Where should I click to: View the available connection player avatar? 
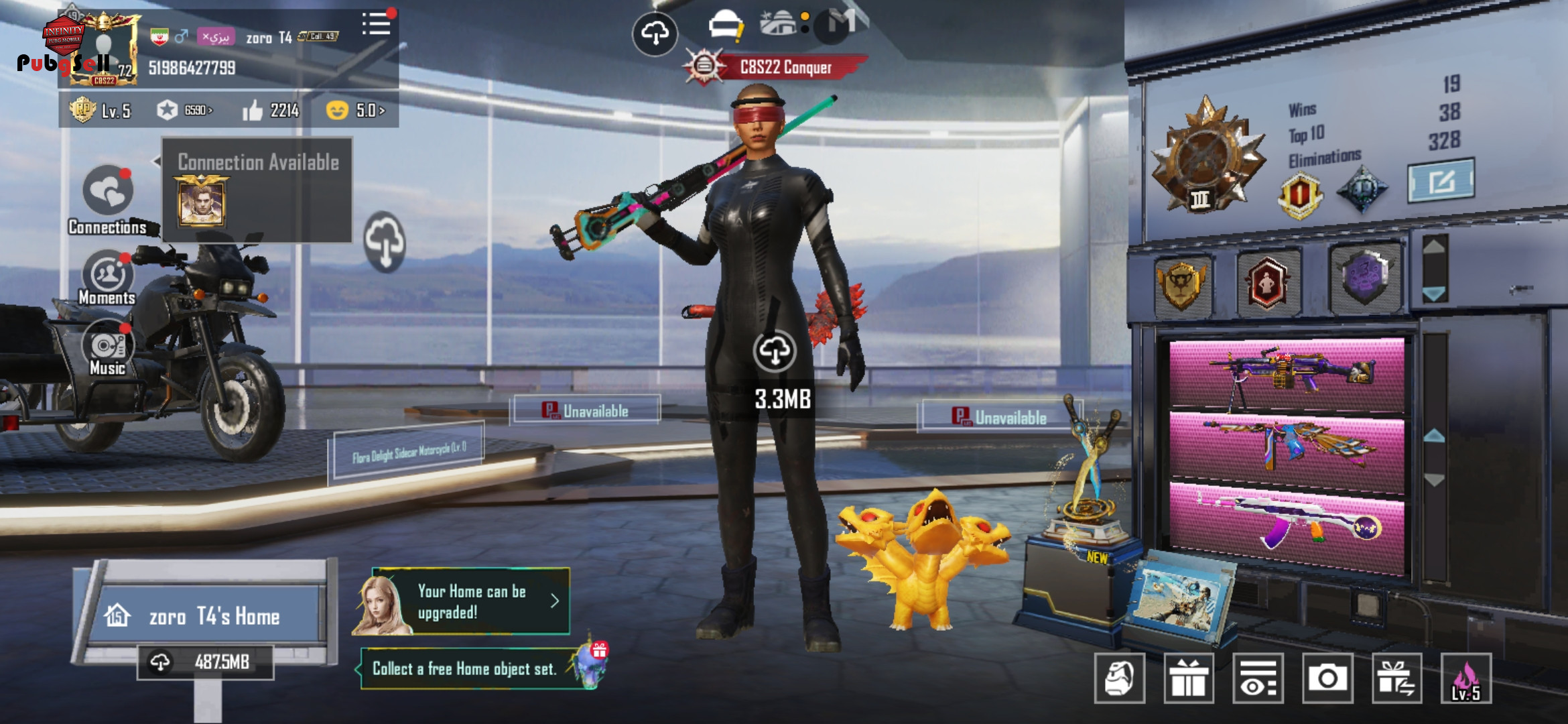201,201
